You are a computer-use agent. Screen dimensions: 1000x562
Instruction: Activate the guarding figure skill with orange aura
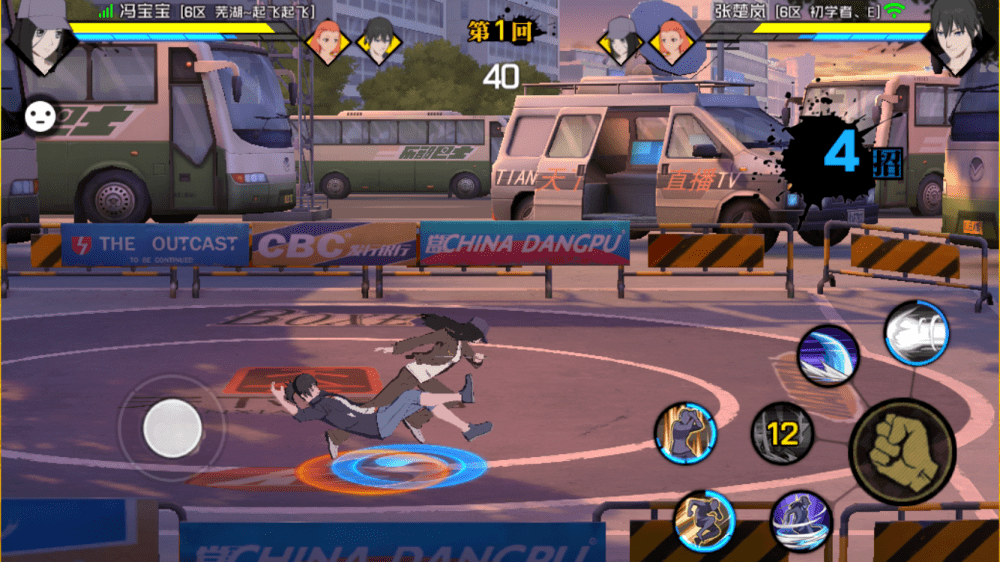[686, 433]
